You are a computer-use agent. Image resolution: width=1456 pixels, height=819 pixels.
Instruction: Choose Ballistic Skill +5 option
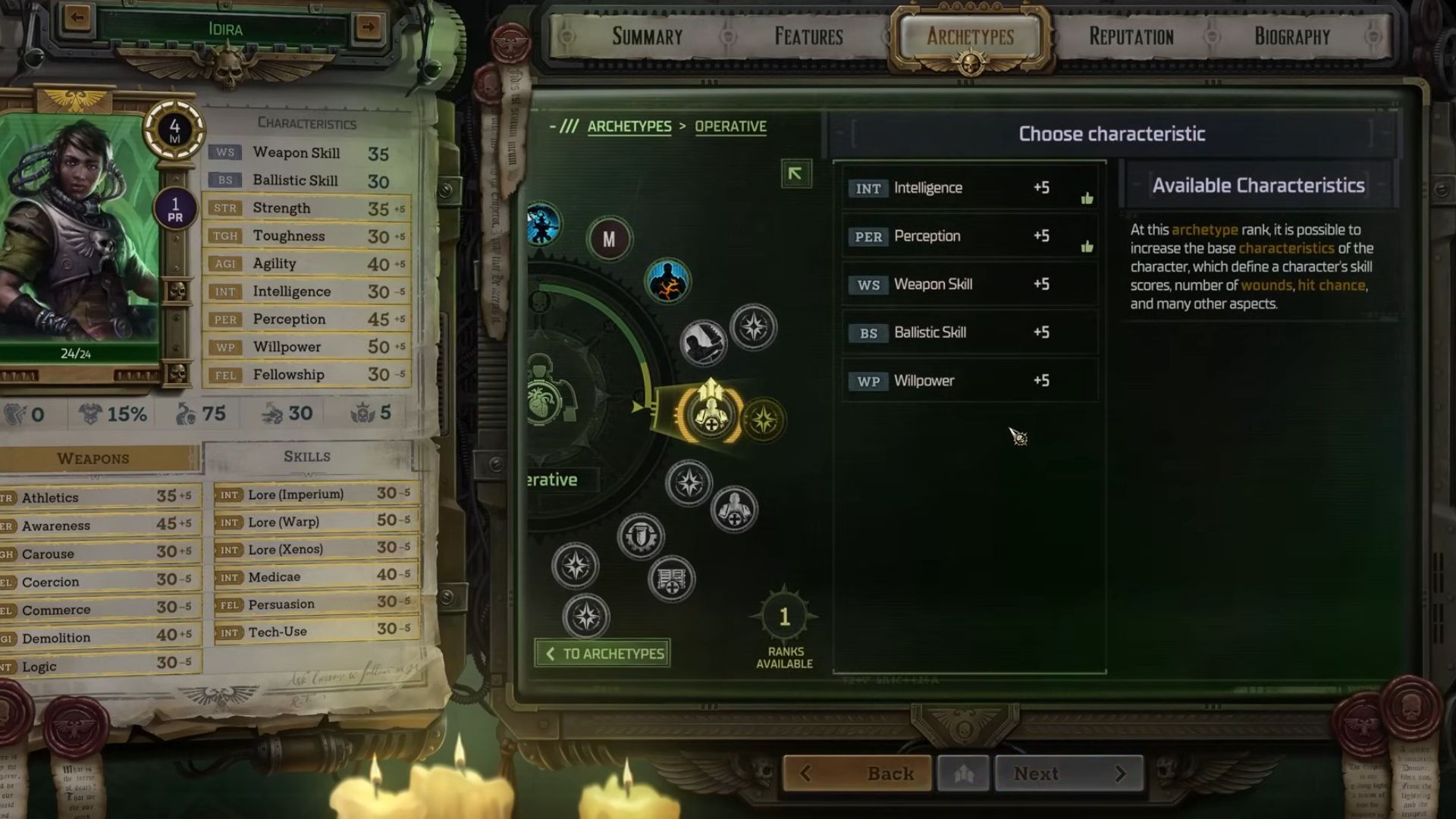(969, 333)
